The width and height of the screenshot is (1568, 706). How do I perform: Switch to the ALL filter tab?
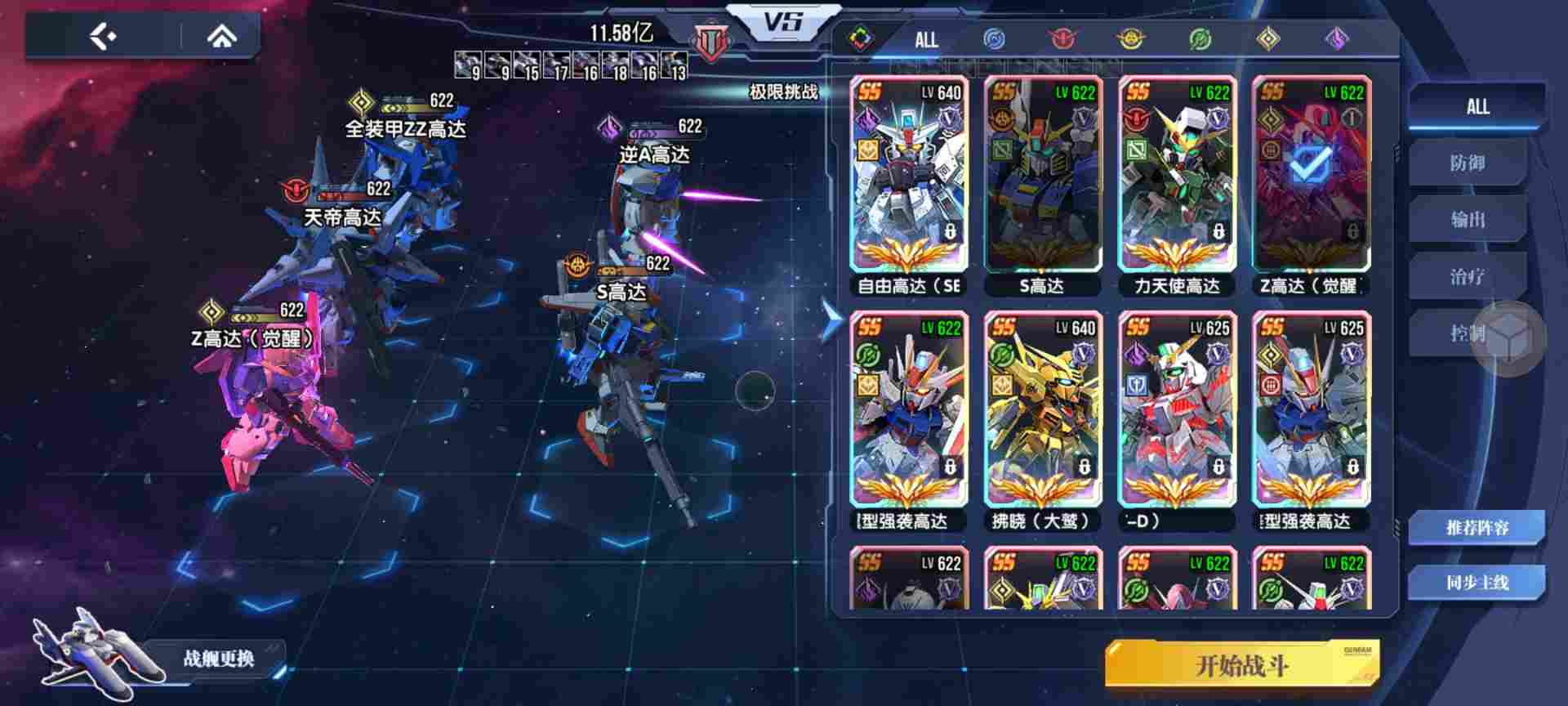click(x=925, y=39)
